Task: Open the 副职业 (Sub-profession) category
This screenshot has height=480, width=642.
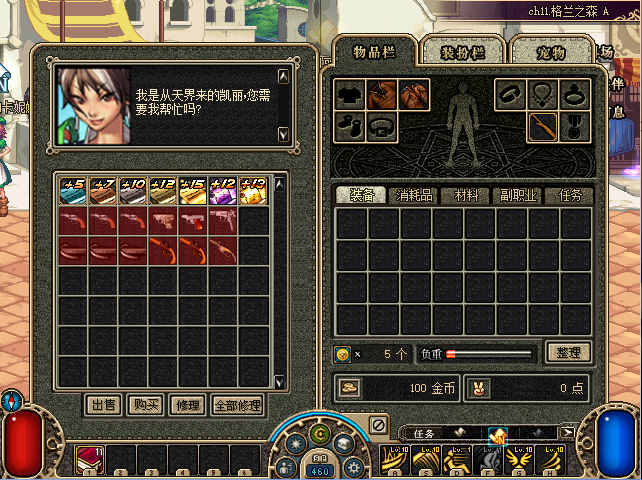Action: pyautogui.click(x=519, y=195)
